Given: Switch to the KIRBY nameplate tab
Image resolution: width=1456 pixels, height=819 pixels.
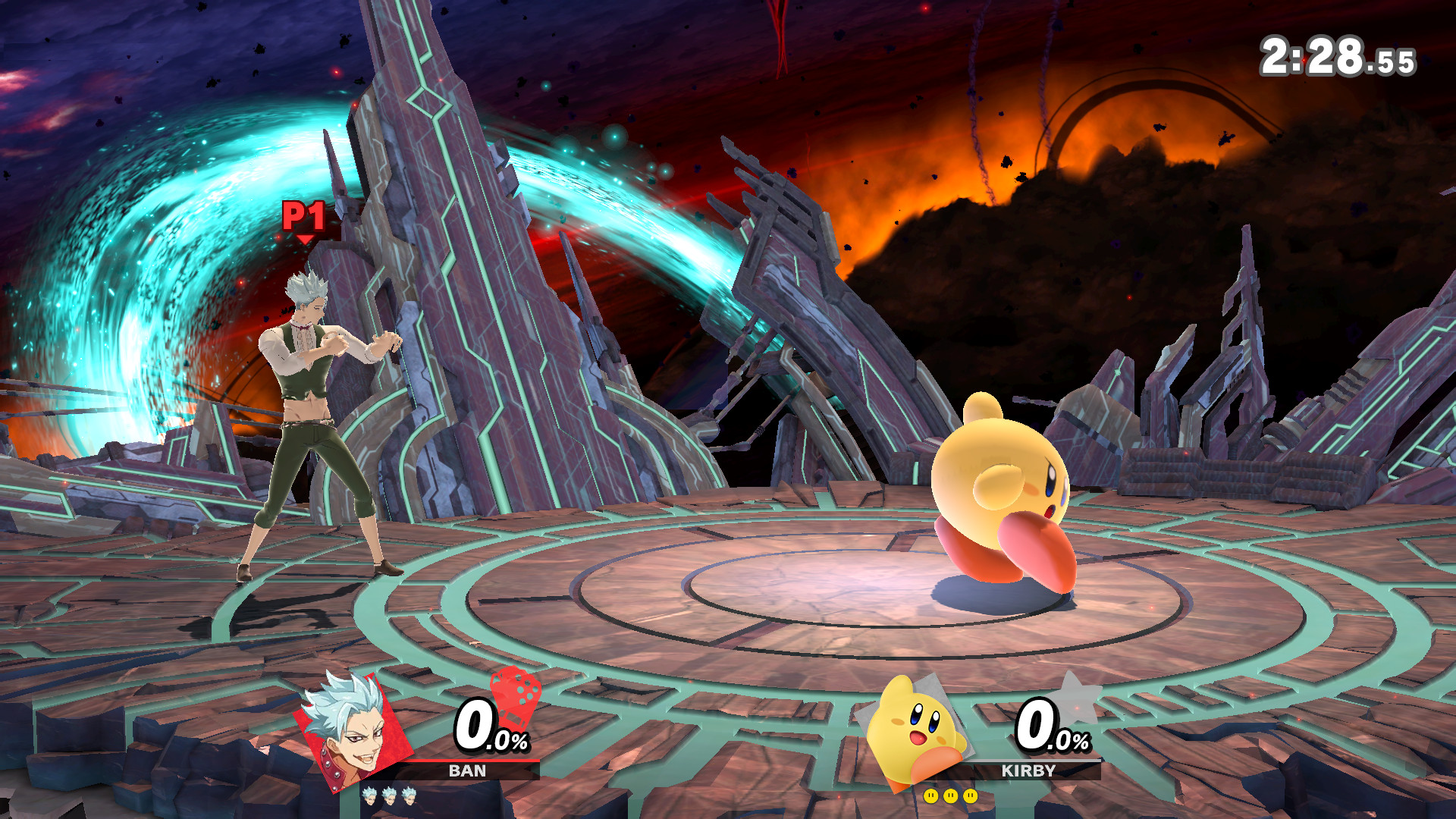Looking at the screenshot, I should pos(1027,772).
